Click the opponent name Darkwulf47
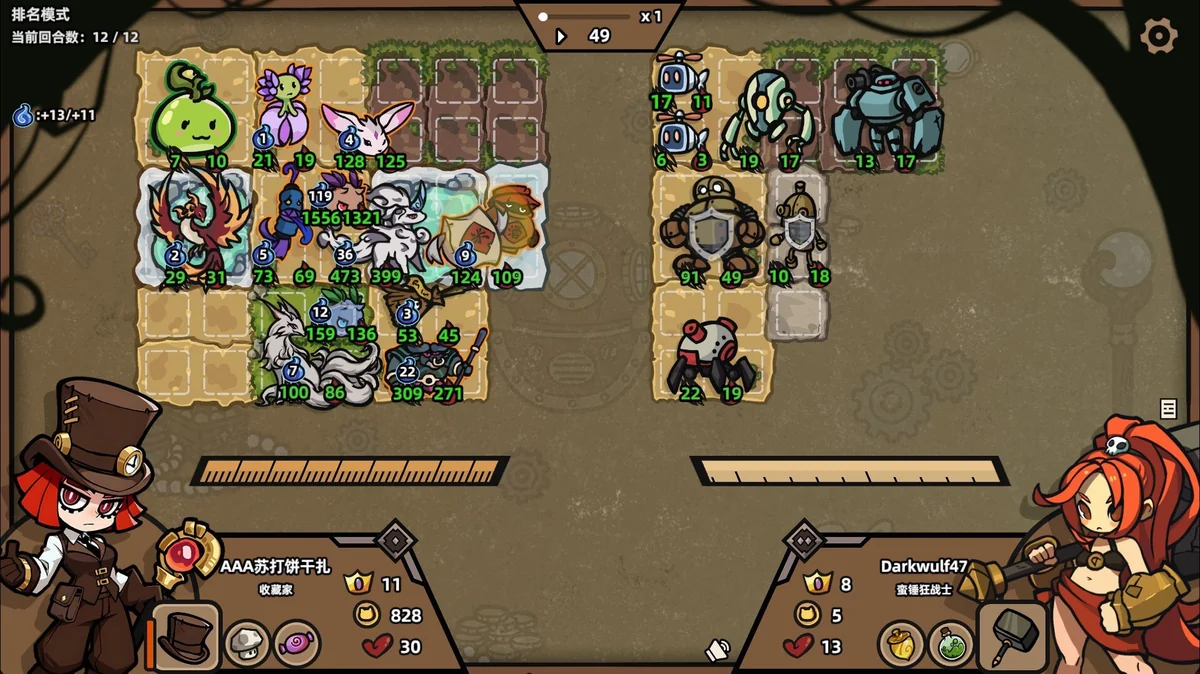 (923, 566)
